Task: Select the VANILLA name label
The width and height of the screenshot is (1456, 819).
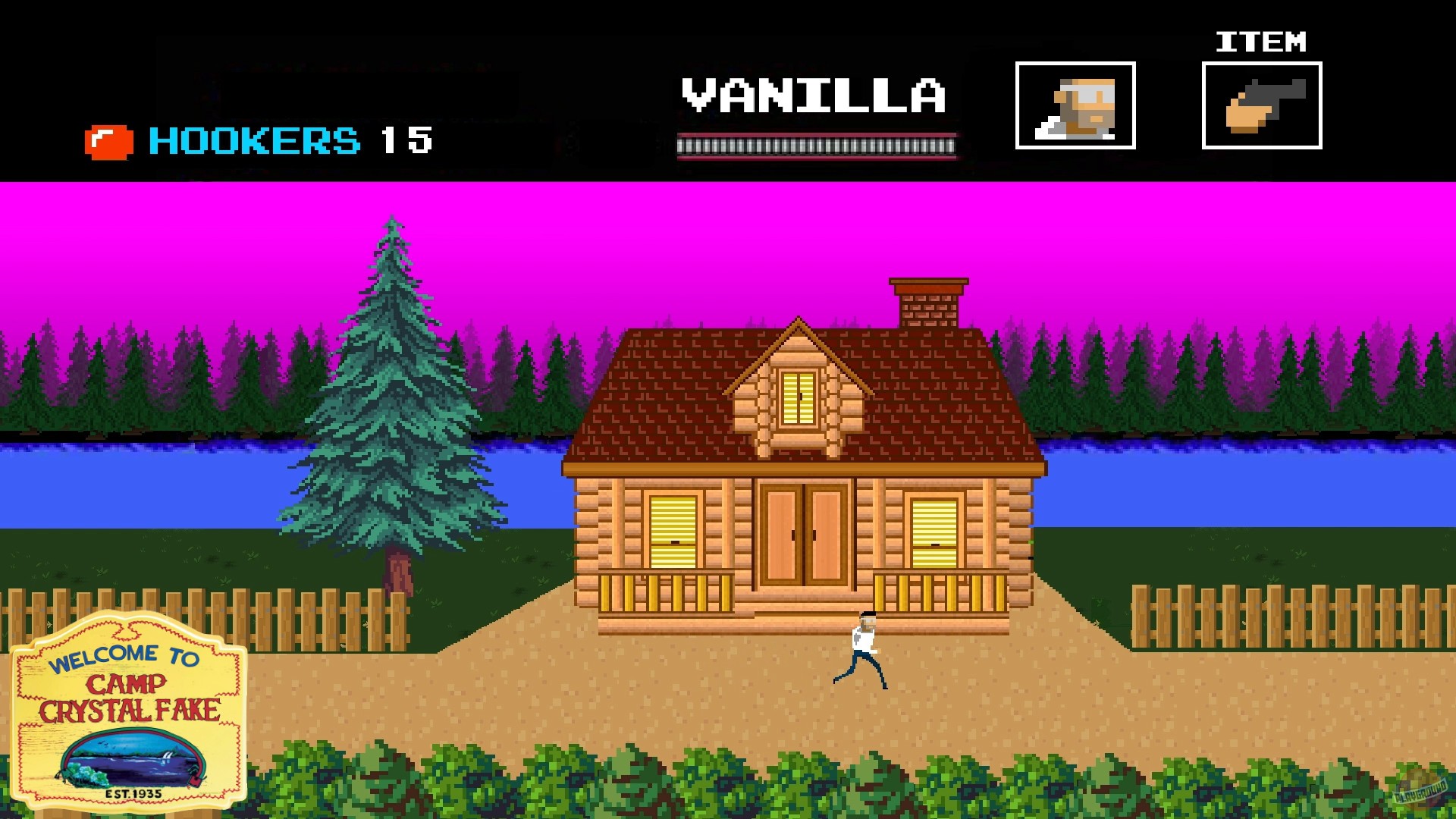Action: 813,95
